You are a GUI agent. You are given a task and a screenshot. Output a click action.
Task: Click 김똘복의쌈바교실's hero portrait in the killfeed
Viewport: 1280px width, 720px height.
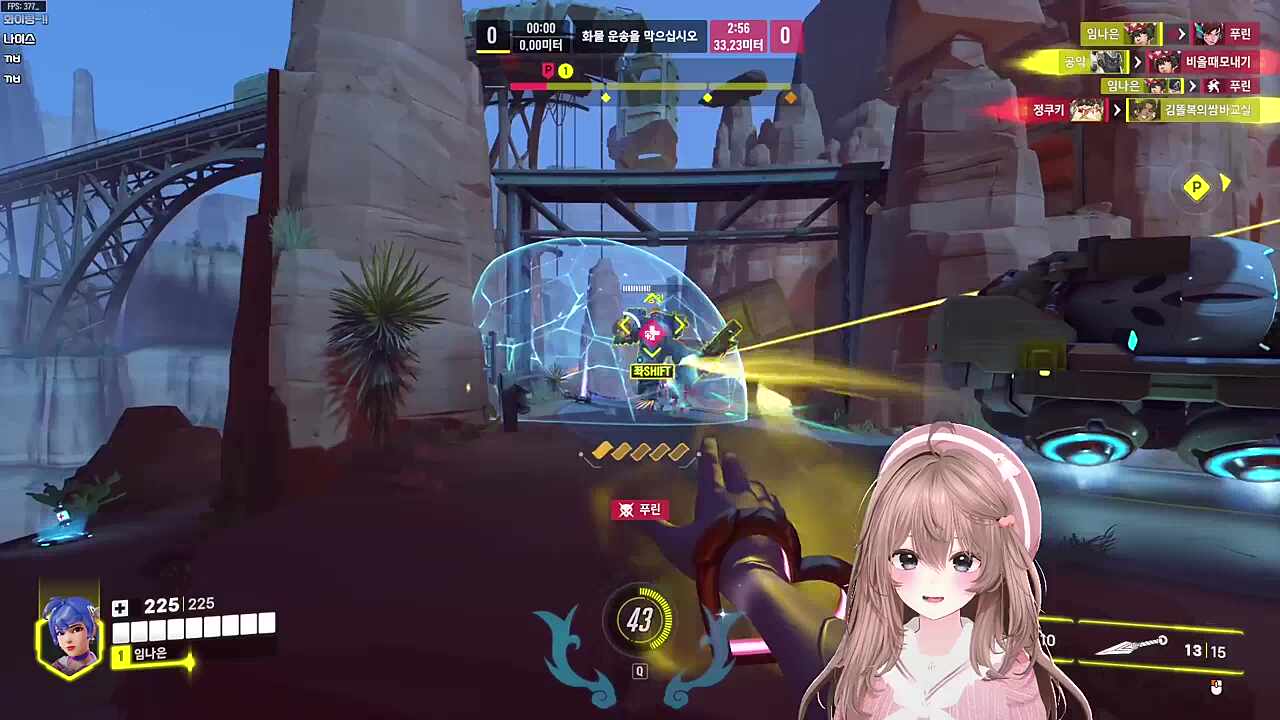(x=1143, y=110)
